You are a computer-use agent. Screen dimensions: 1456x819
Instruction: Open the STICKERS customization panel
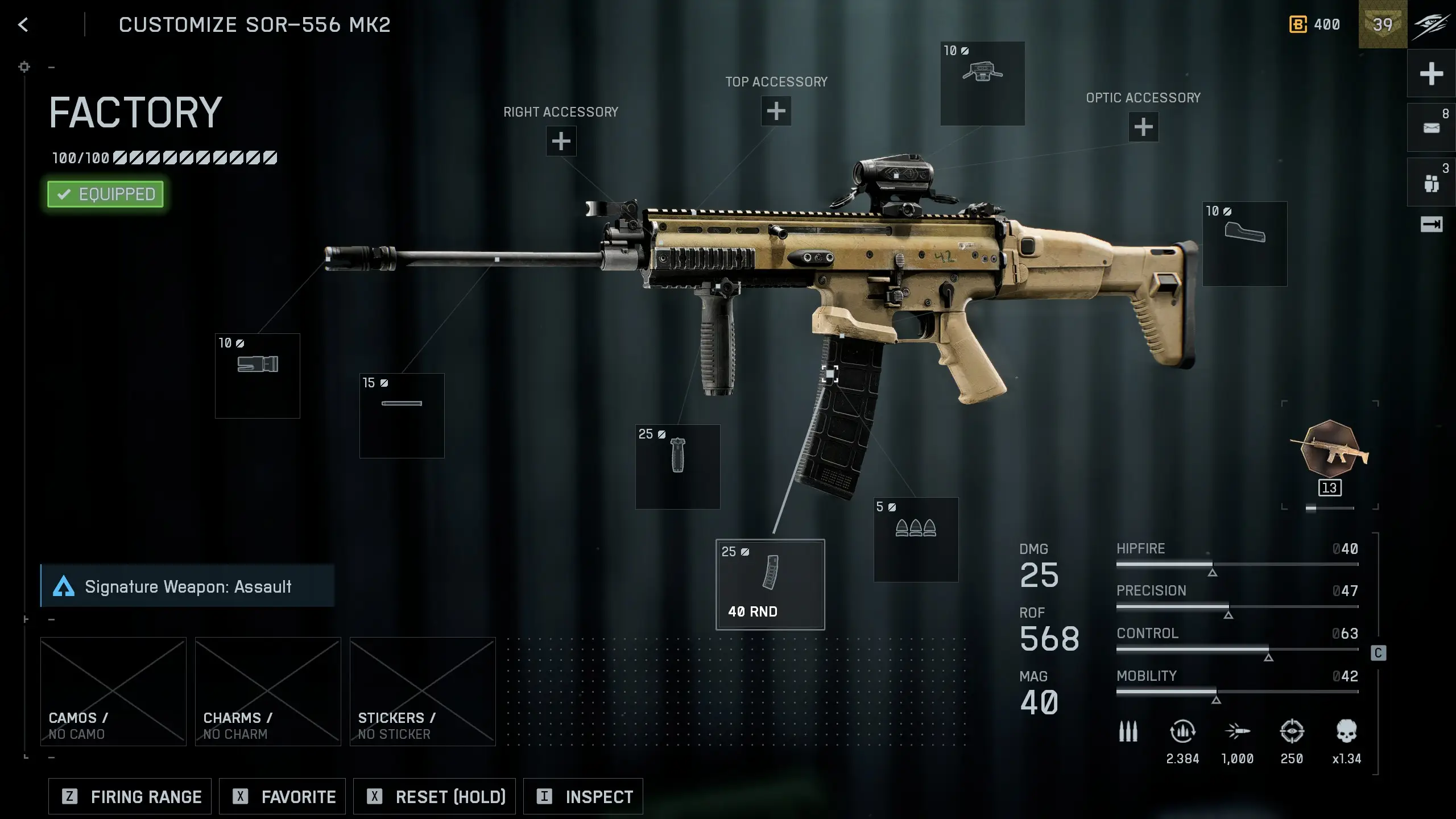coord(421,691)
